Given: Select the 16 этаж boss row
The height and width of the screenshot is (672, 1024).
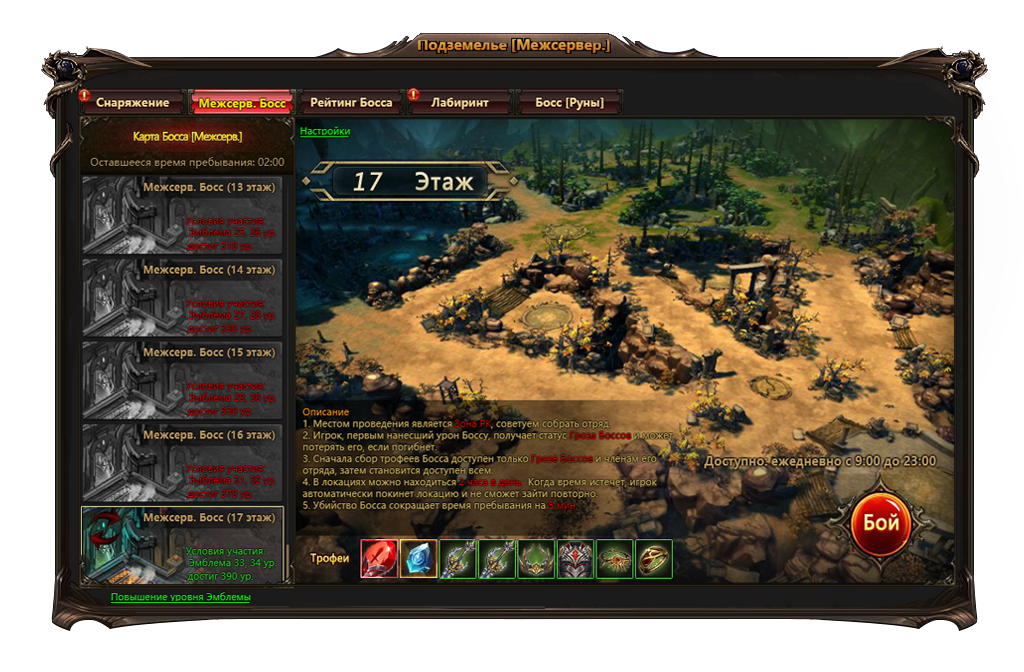Looking at the screenshot, I should point(182,463).
